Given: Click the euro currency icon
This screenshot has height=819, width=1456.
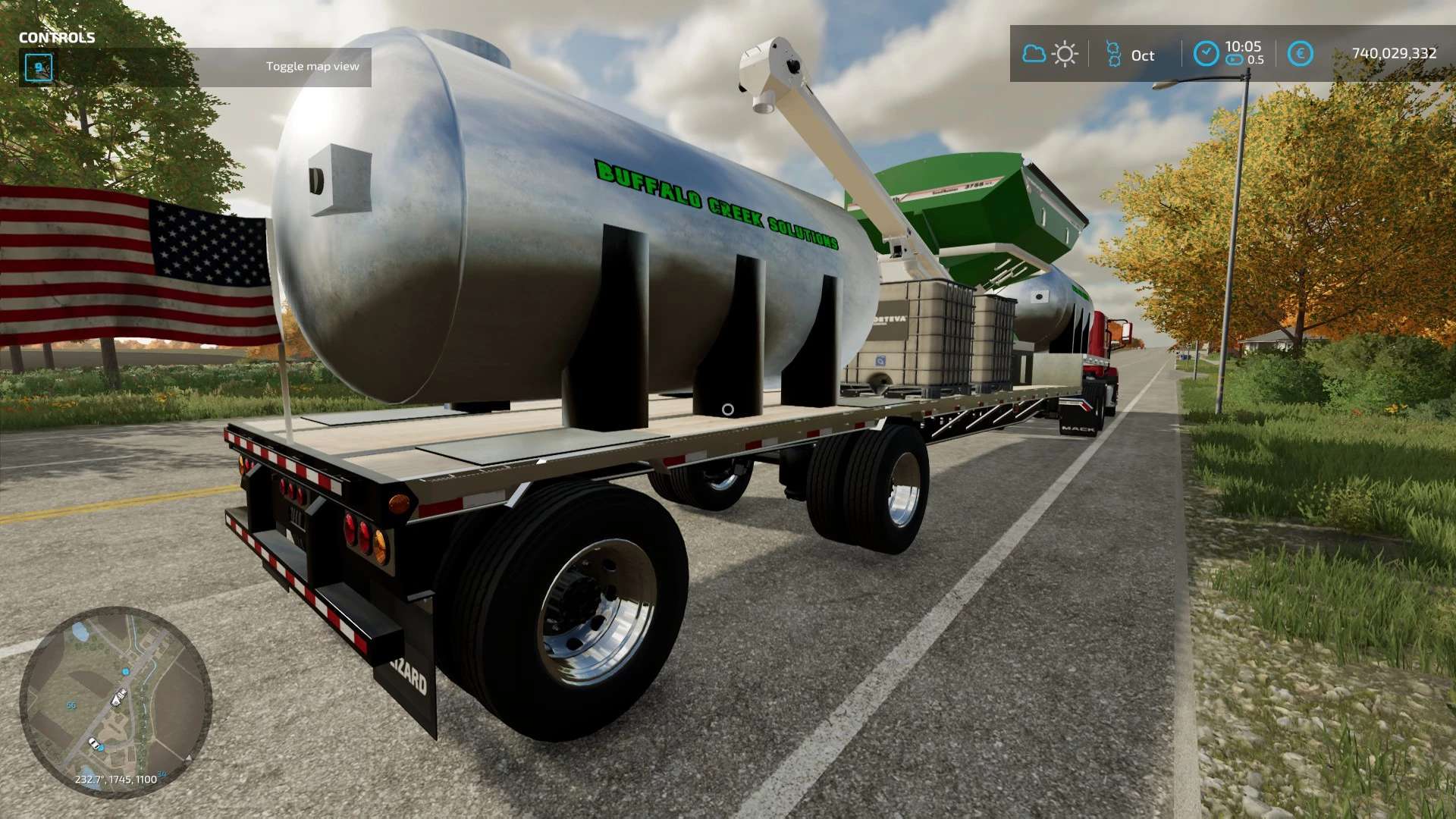Looking at the screenshot, I should [x=1300, y=54].
